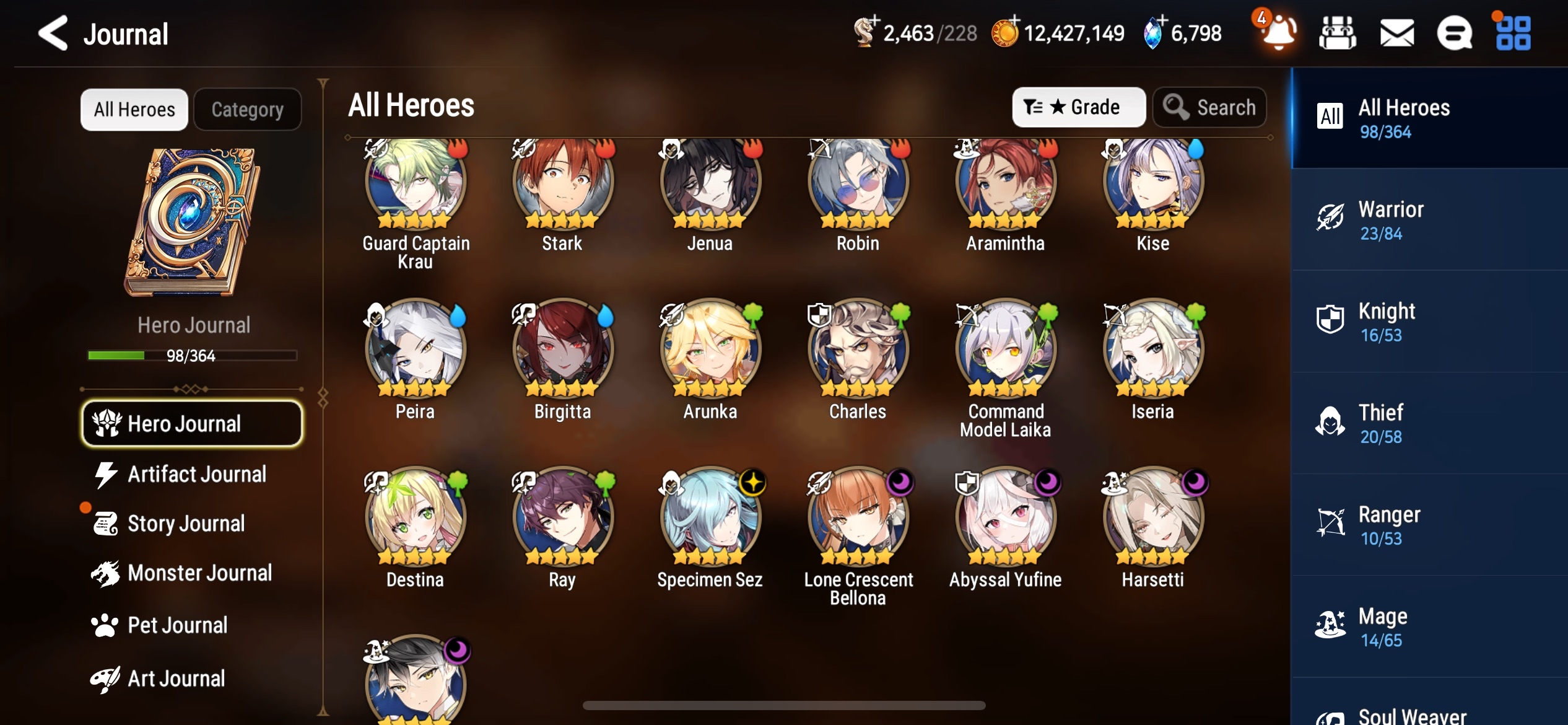Viewport: 1568px width, 725px height.
Task: Open the Art Journal
Action: pos(176,679)
